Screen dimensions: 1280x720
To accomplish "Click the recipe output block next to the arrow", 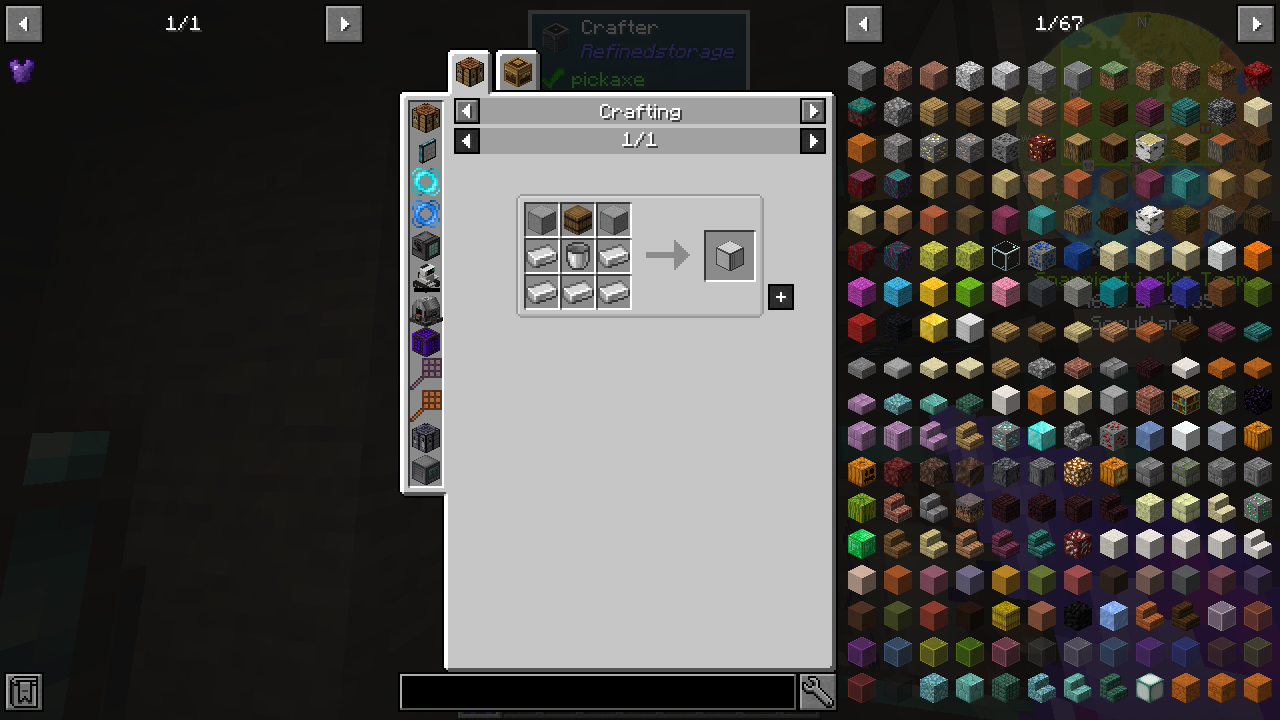I will click(x=729, y=255).
